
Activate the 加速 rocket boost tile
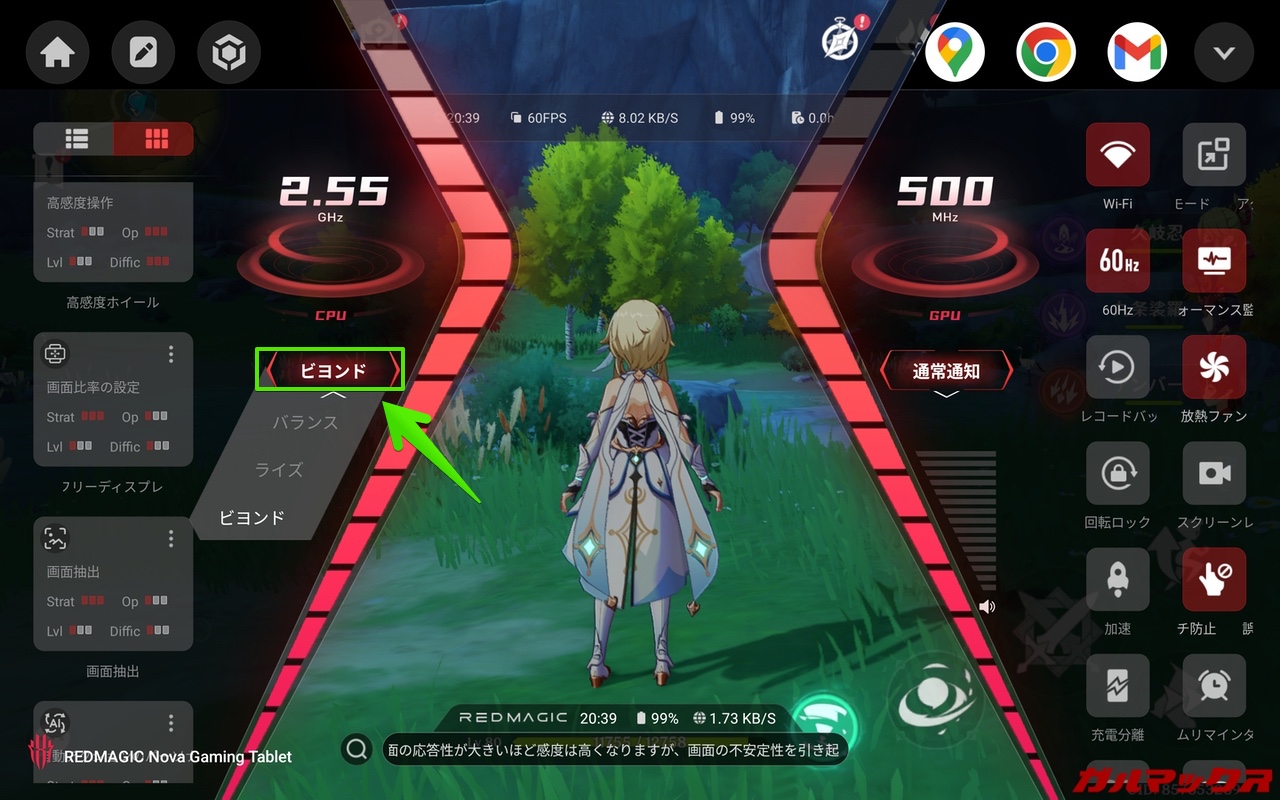coord(1117,580)
